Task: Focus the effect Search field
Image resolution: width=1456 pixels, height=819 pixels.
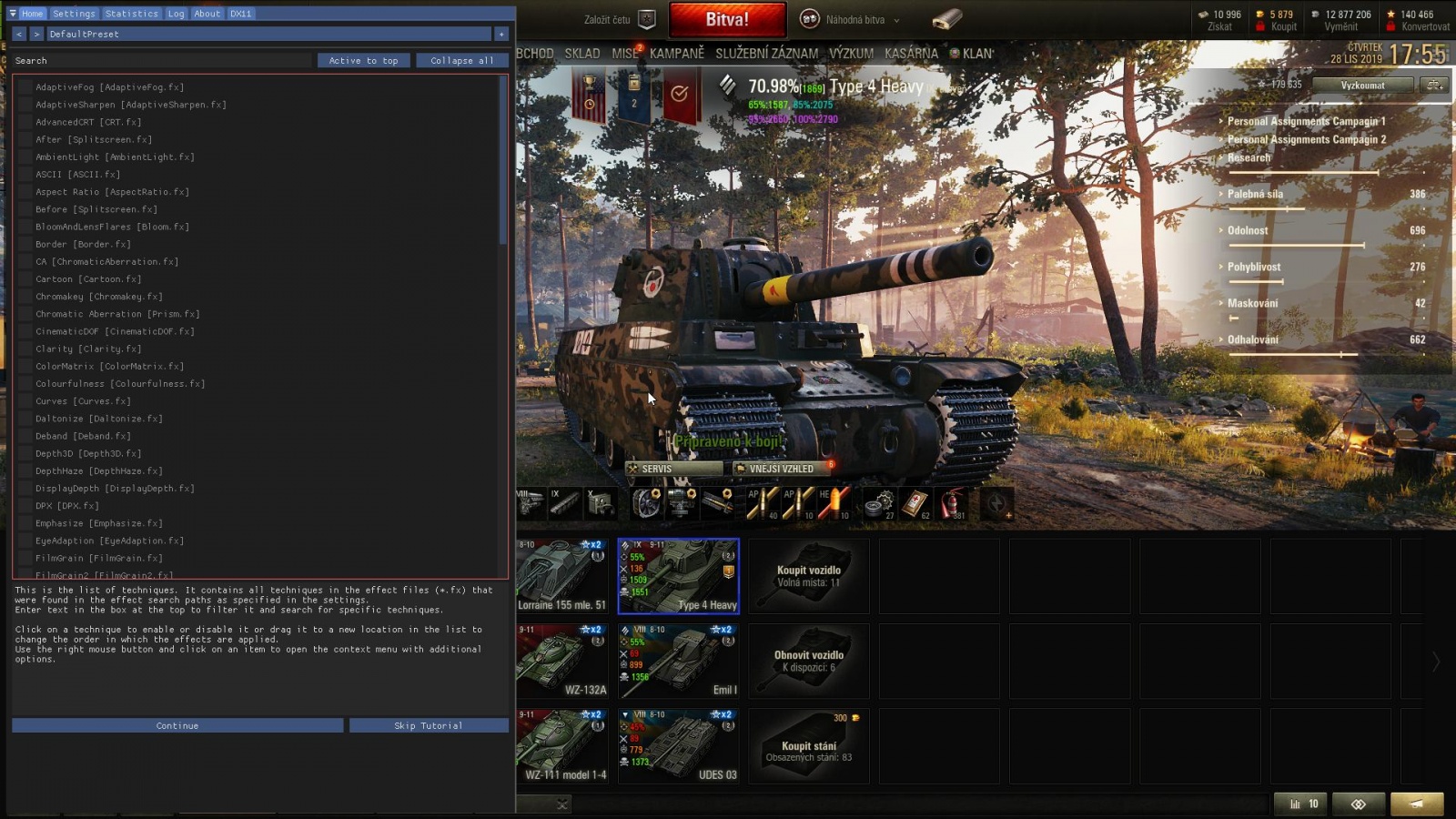Action: (164, 61)
